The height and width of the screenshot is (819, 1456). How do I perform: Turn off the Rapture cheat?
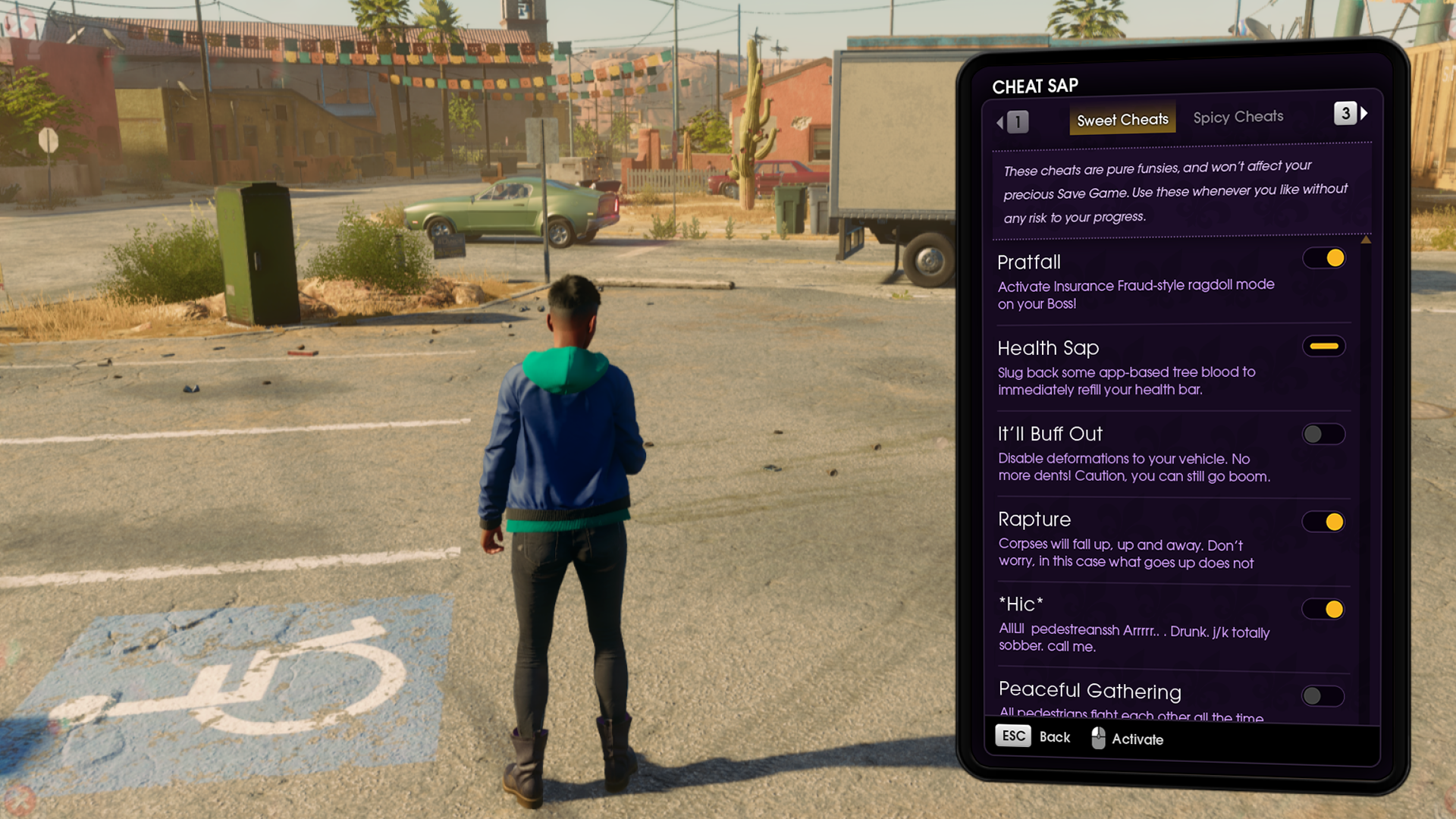click(1324, 522)
